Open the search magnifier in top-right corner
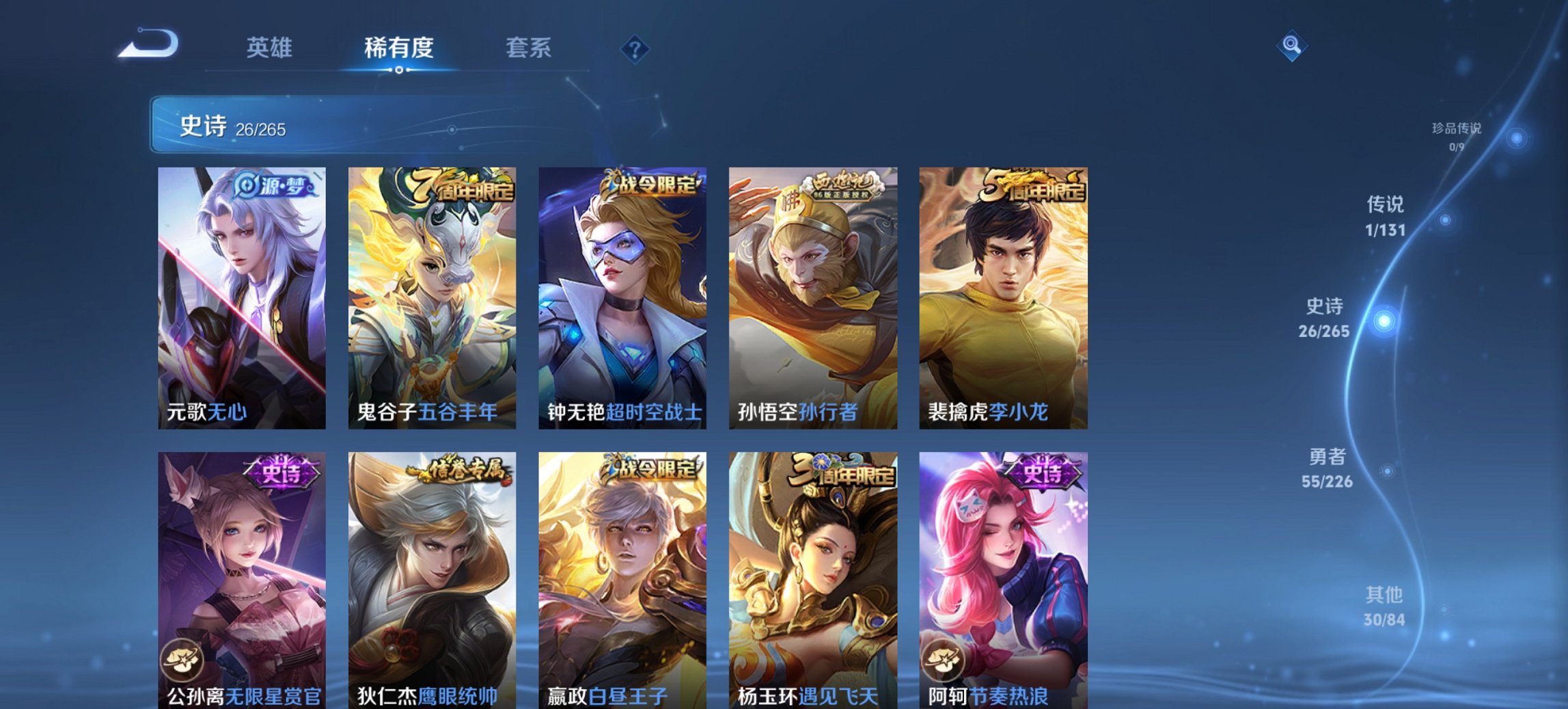 (x=1293, y=44)
